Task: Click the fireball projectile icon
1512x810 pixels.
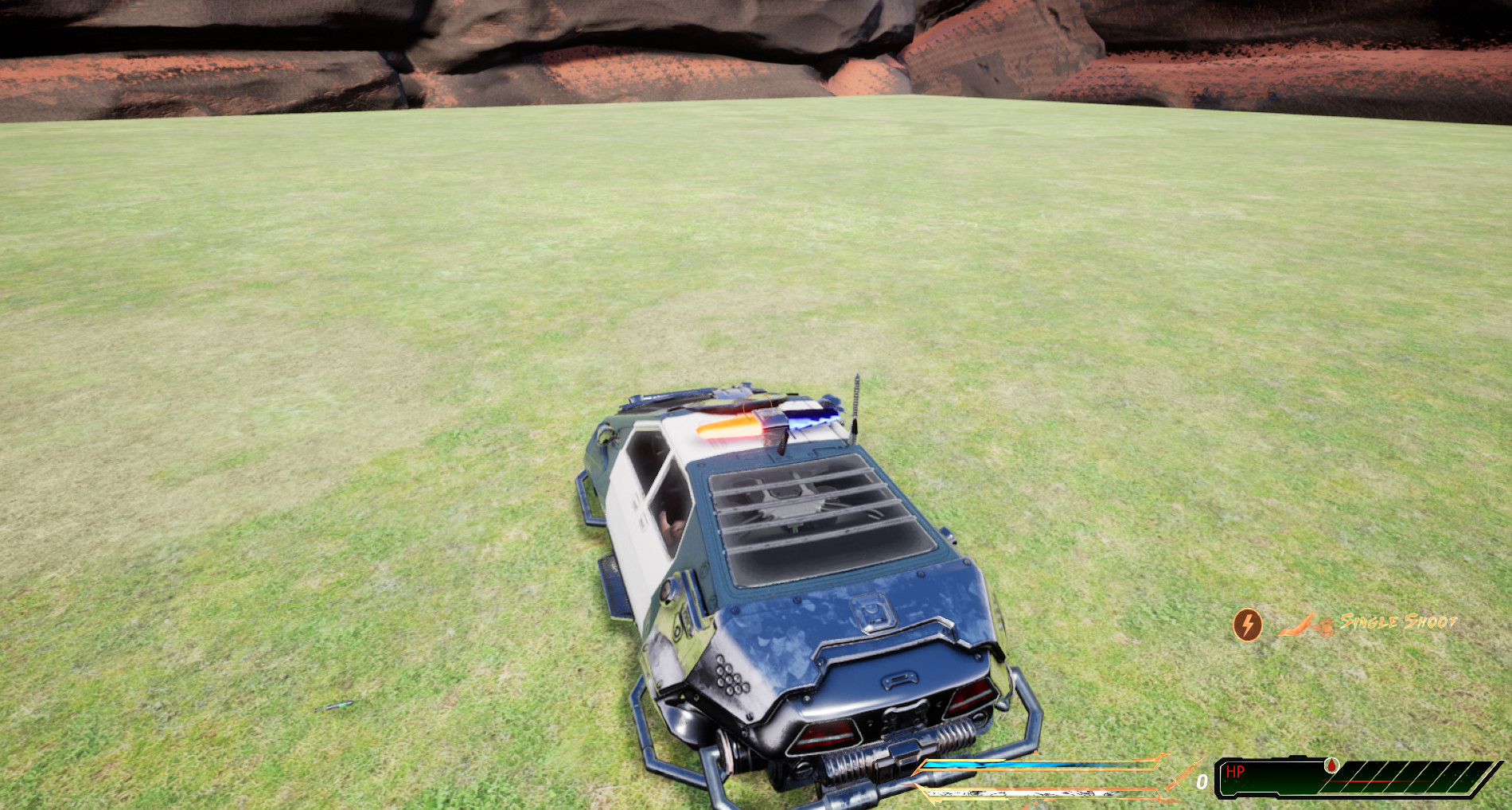Action: pyautogui.click(x=1327, y=627)
